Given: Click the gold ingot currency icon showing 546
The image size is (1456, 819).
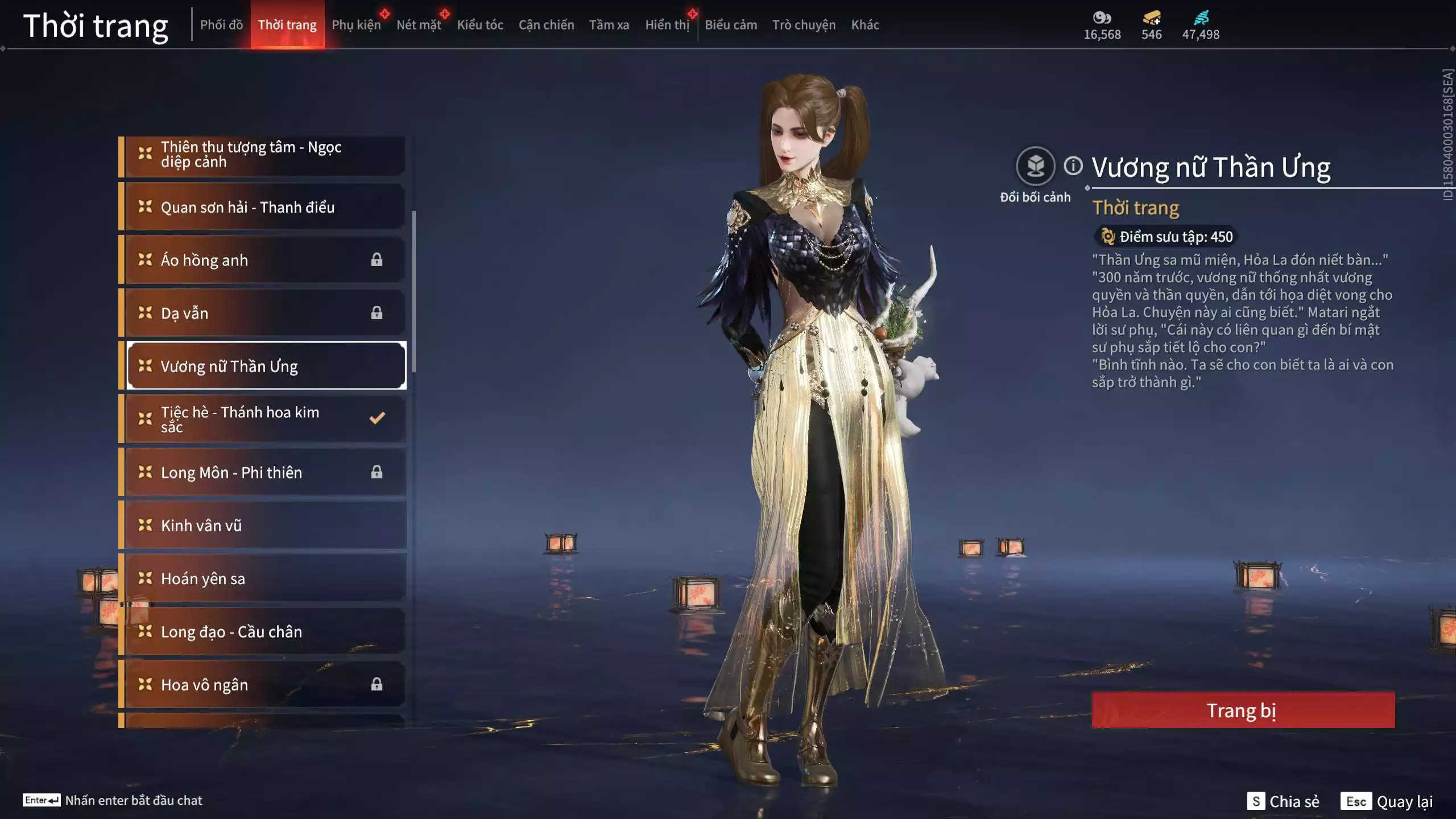Looking at the screenshot, I should click(1150, 18).
